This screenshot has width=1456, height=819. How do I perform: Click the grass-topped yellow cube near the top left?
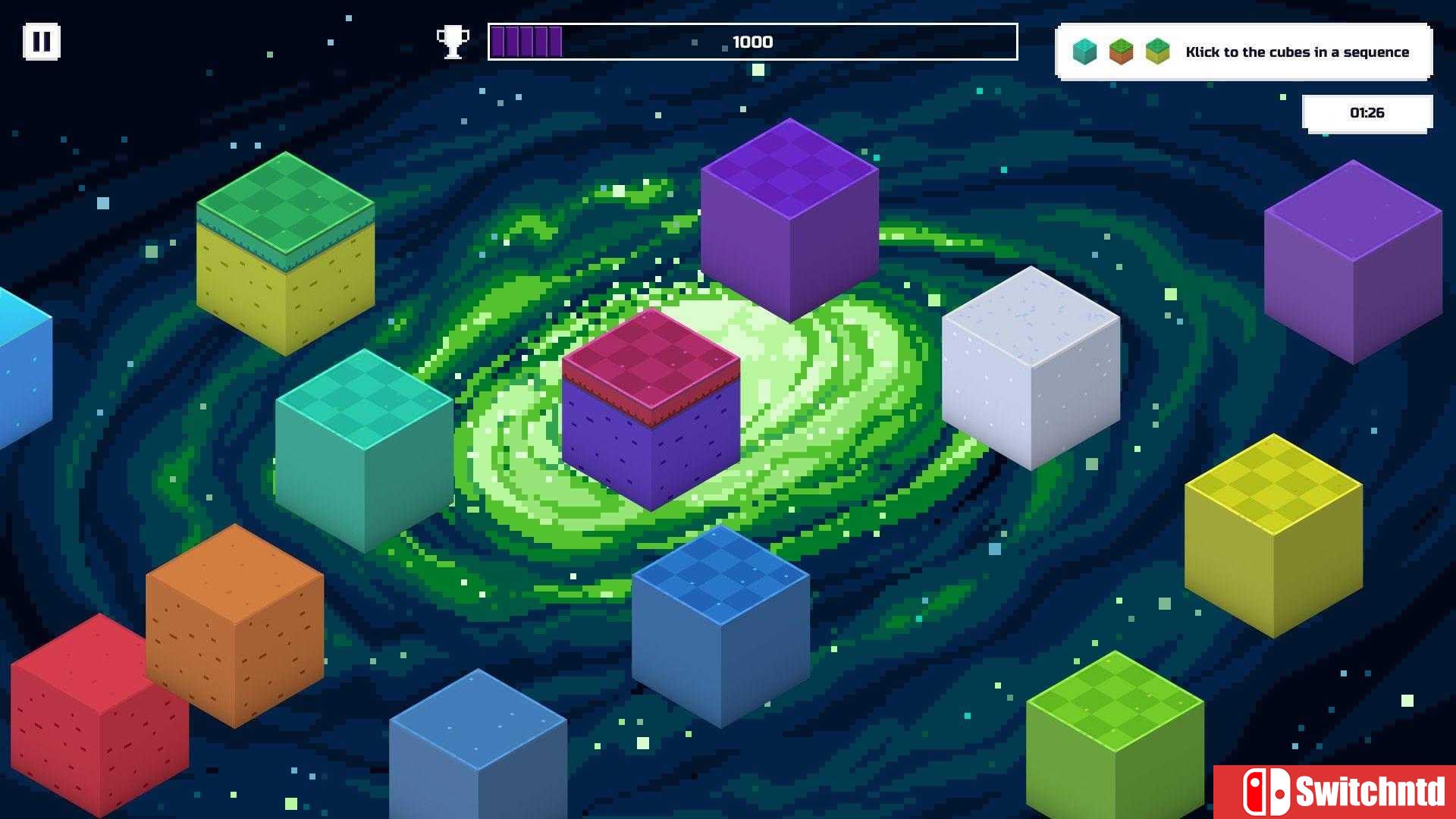287,258
